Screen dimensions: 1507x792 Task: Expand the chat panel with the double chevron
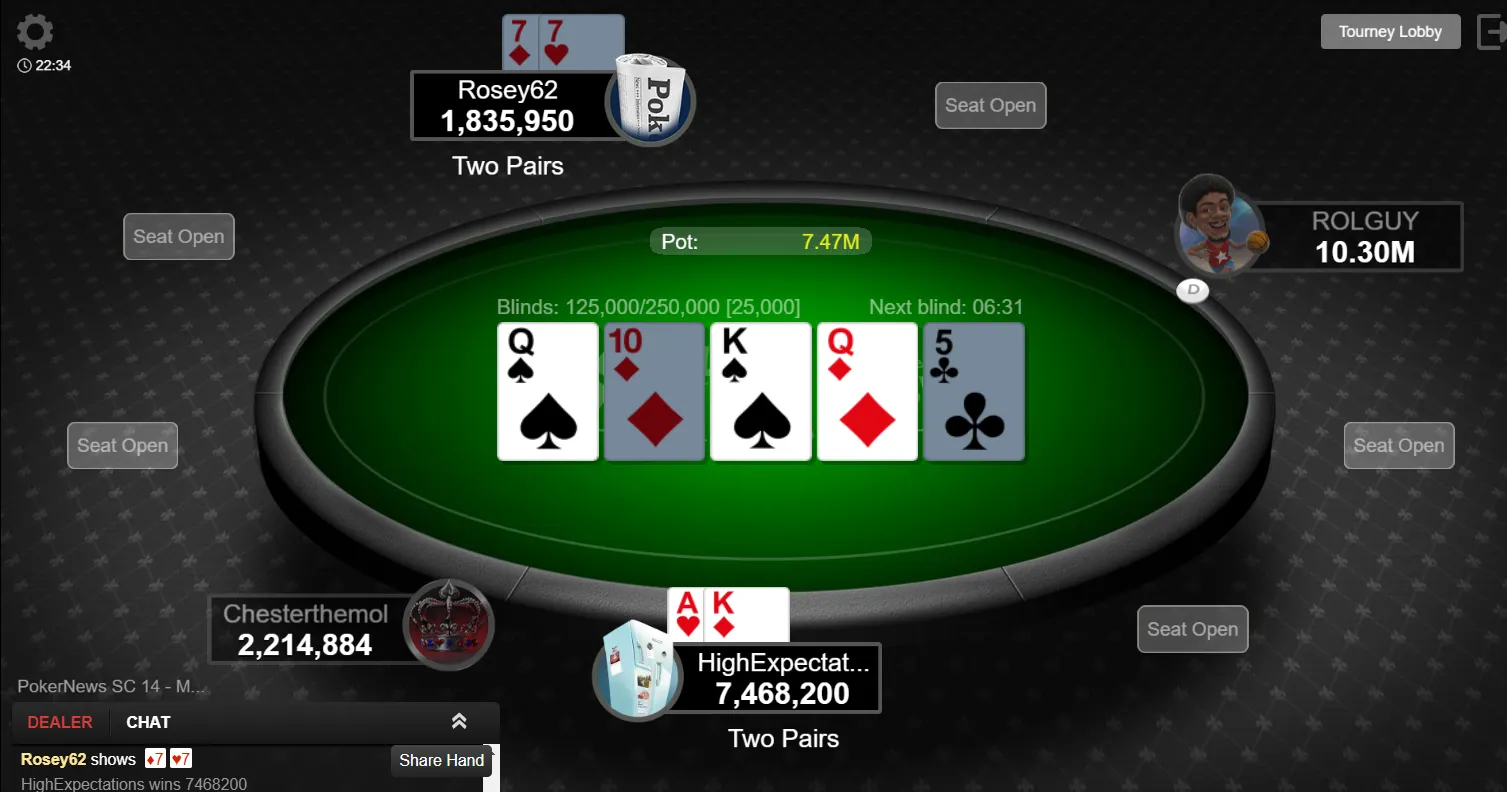coord(459,722)
